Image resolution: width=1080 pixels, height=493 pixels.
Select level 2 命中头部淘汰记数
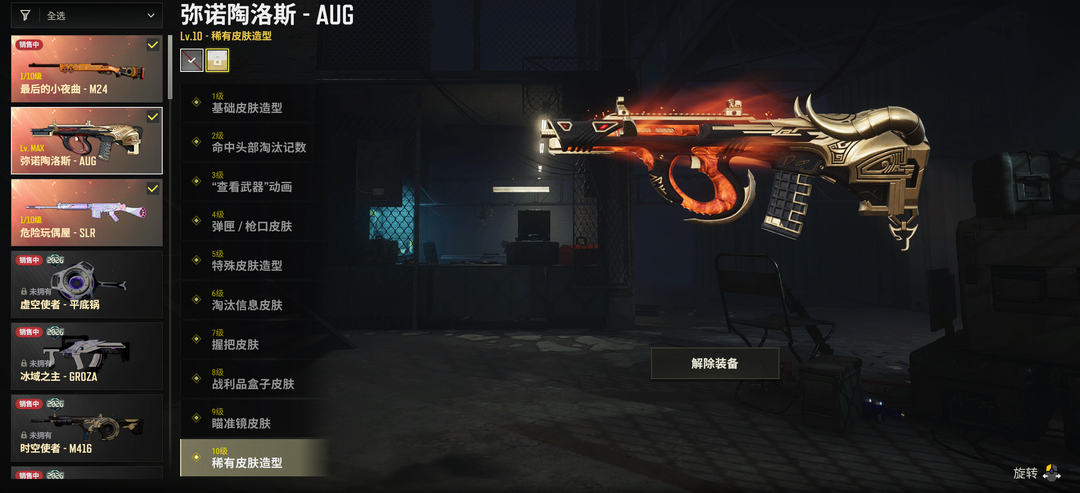(254, 143)
